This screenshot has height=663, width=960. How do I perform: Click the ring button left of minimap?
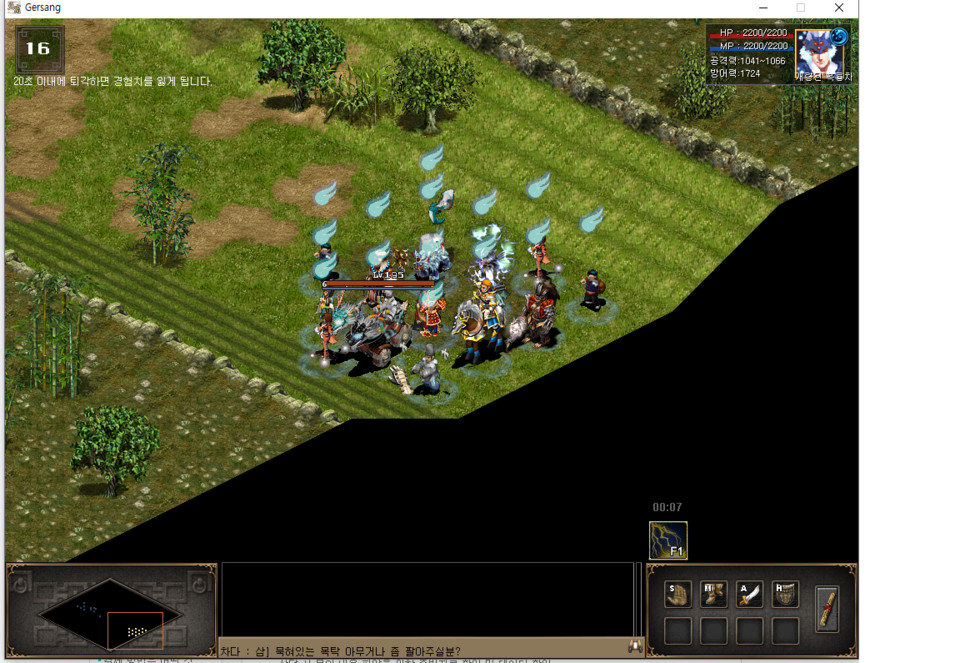20,585
